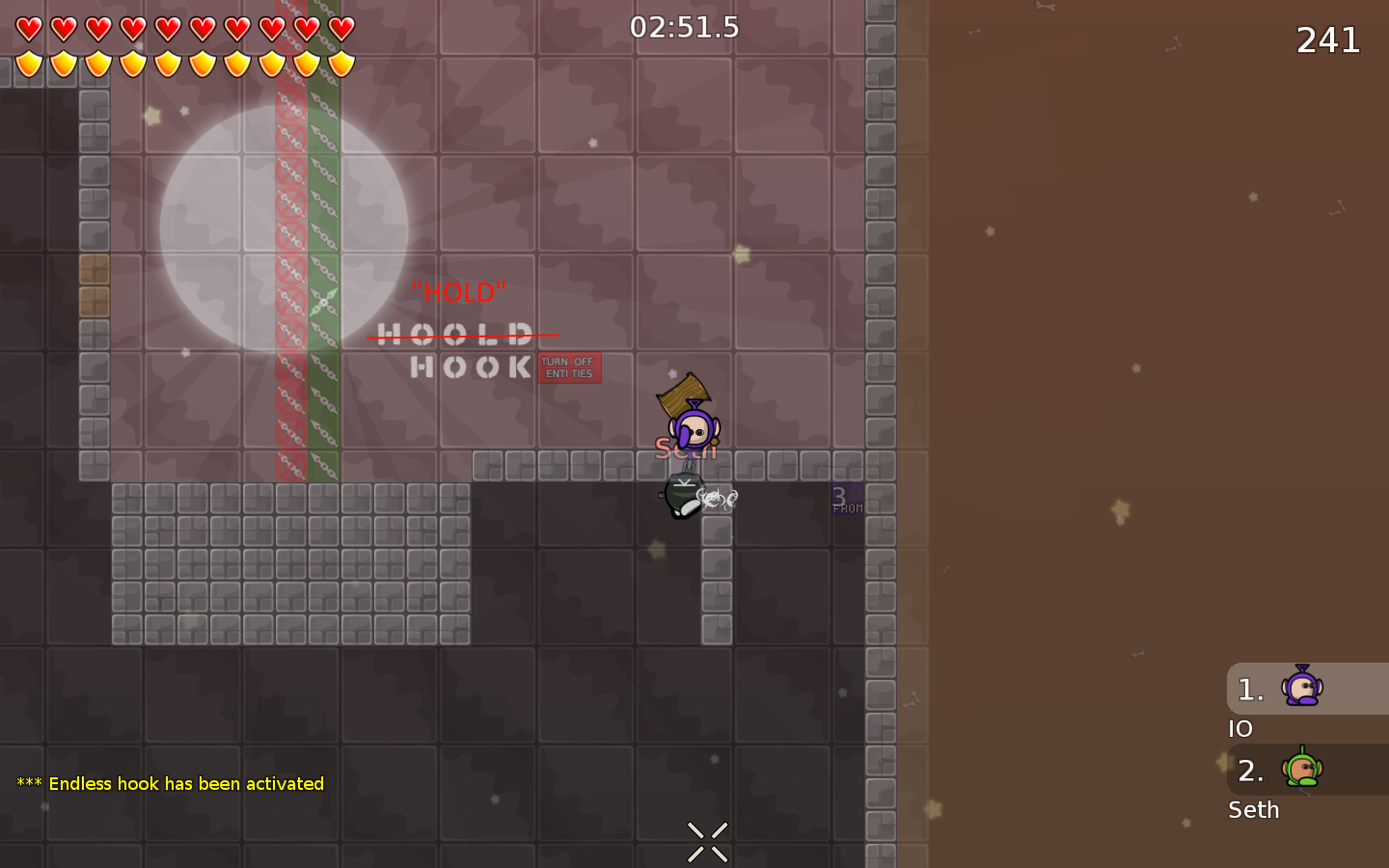Viewport: 1389px width, 868px height.
Task: Toggle entities off via the TURN OFF ENTITIES sign
Action: [x=568, y=368]
